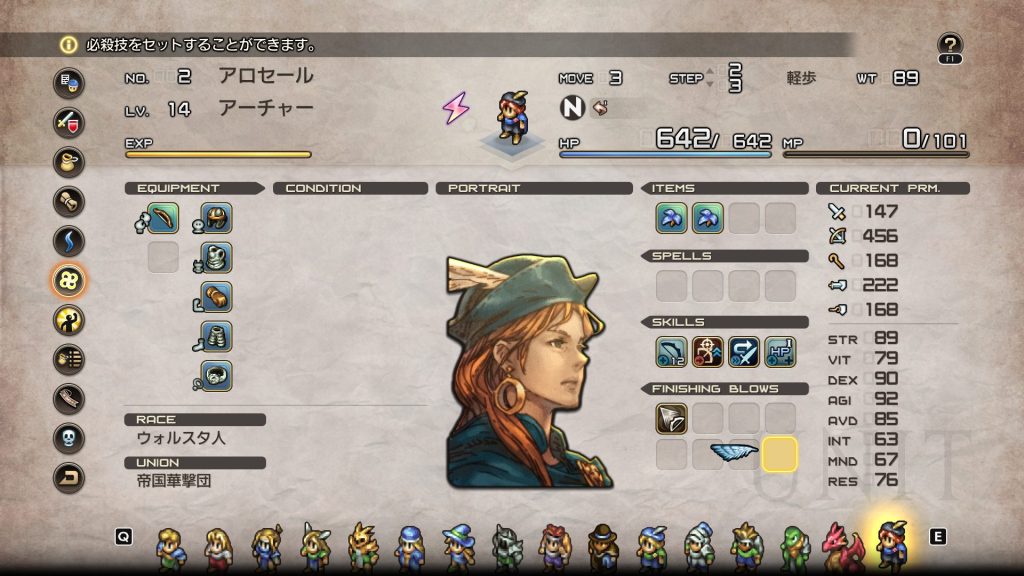The image size is (1024, 576).
Task: Select the equipped ring accessory slot
Action: pos(217,375)
